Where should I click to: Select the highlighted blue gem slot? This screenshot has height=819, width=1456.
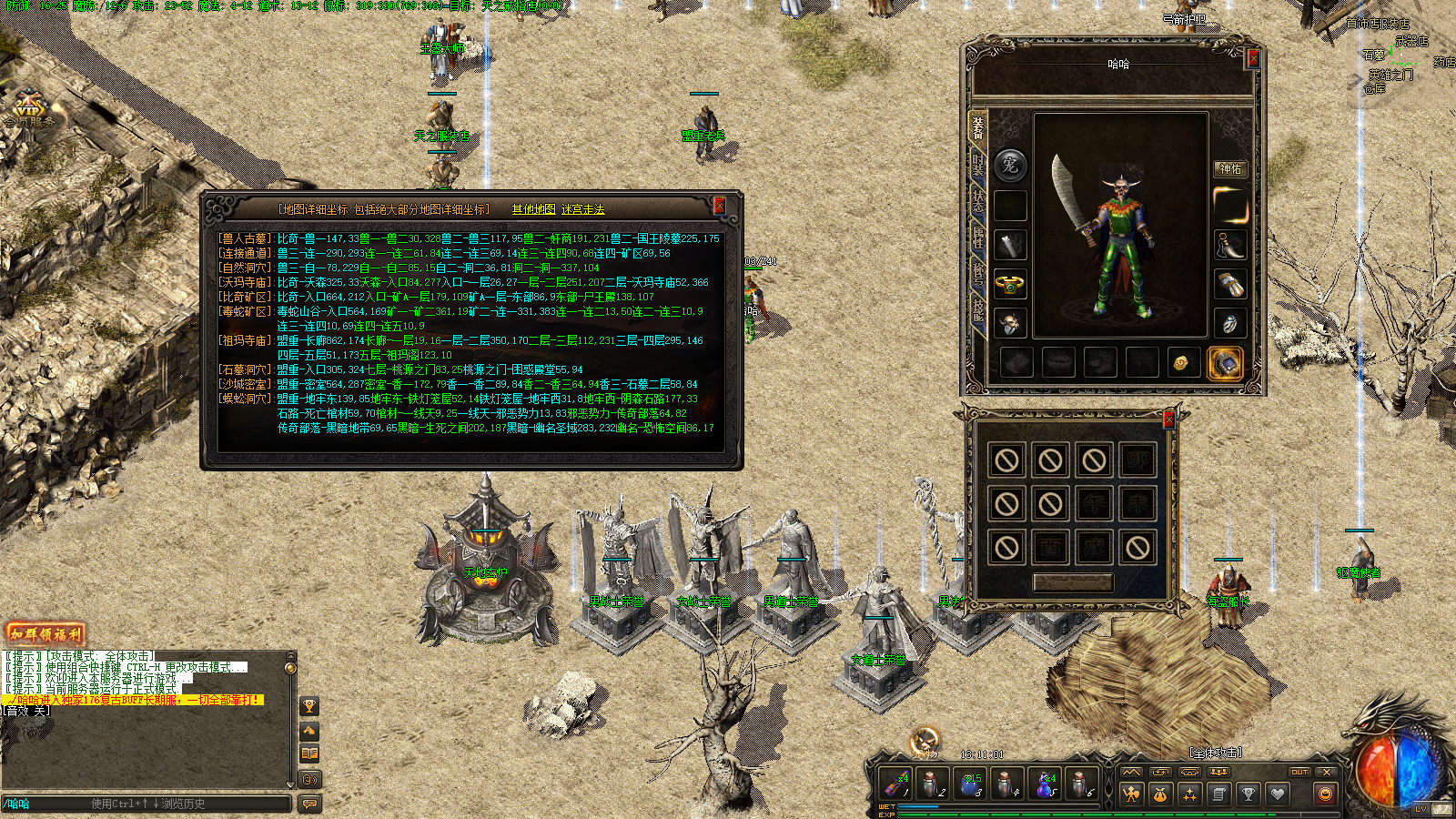(1225, 363)
